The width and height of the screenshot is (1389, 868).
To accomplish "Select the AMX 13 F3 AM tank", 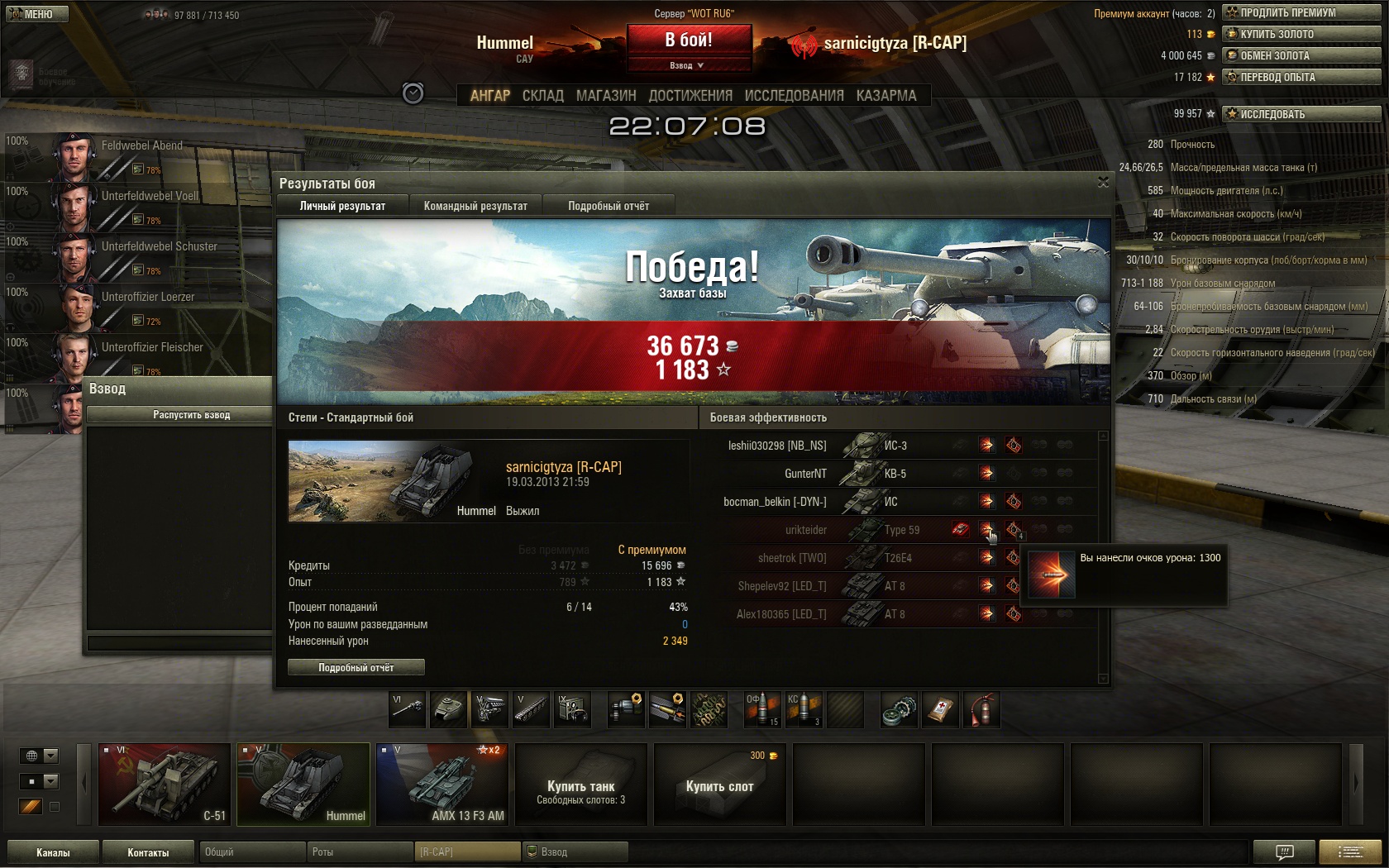I will click(x=442, y=784).
